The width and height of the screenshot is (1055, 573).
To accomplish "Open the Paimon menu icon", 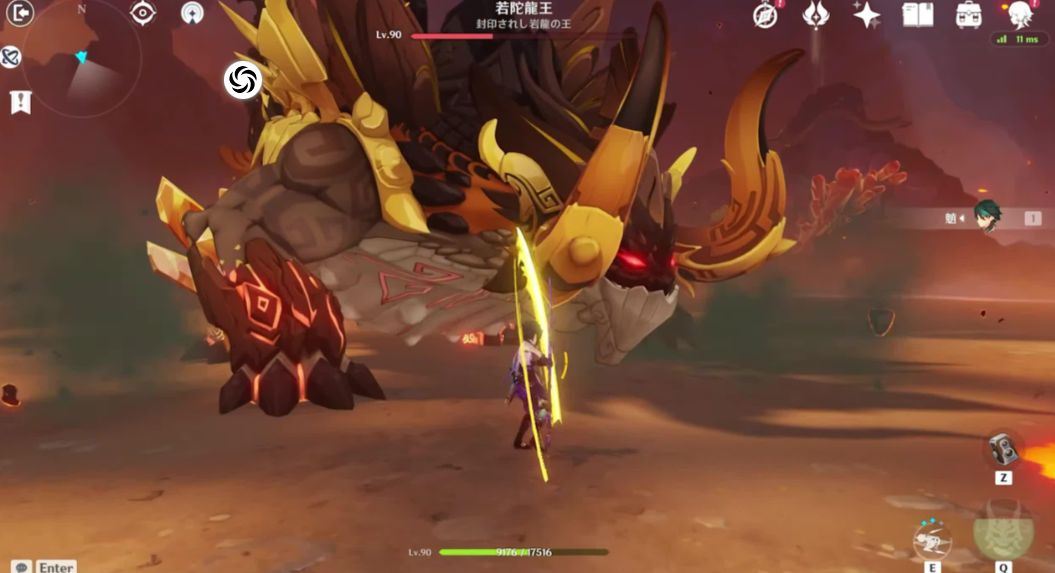I will (x=1019, y=13).
